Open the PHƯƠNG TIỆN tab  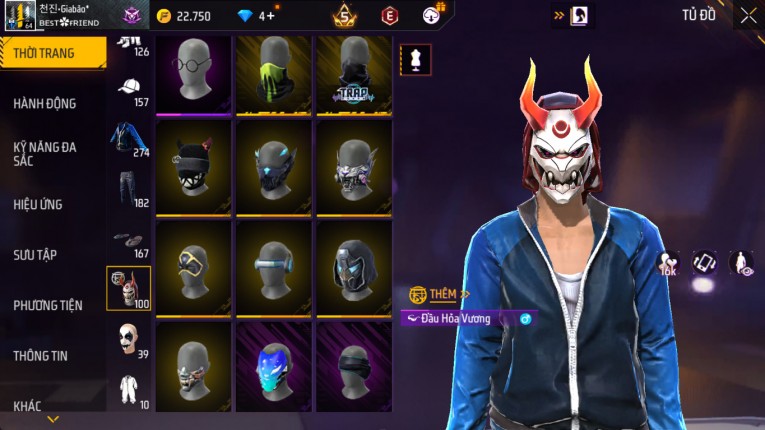(47, 305)
